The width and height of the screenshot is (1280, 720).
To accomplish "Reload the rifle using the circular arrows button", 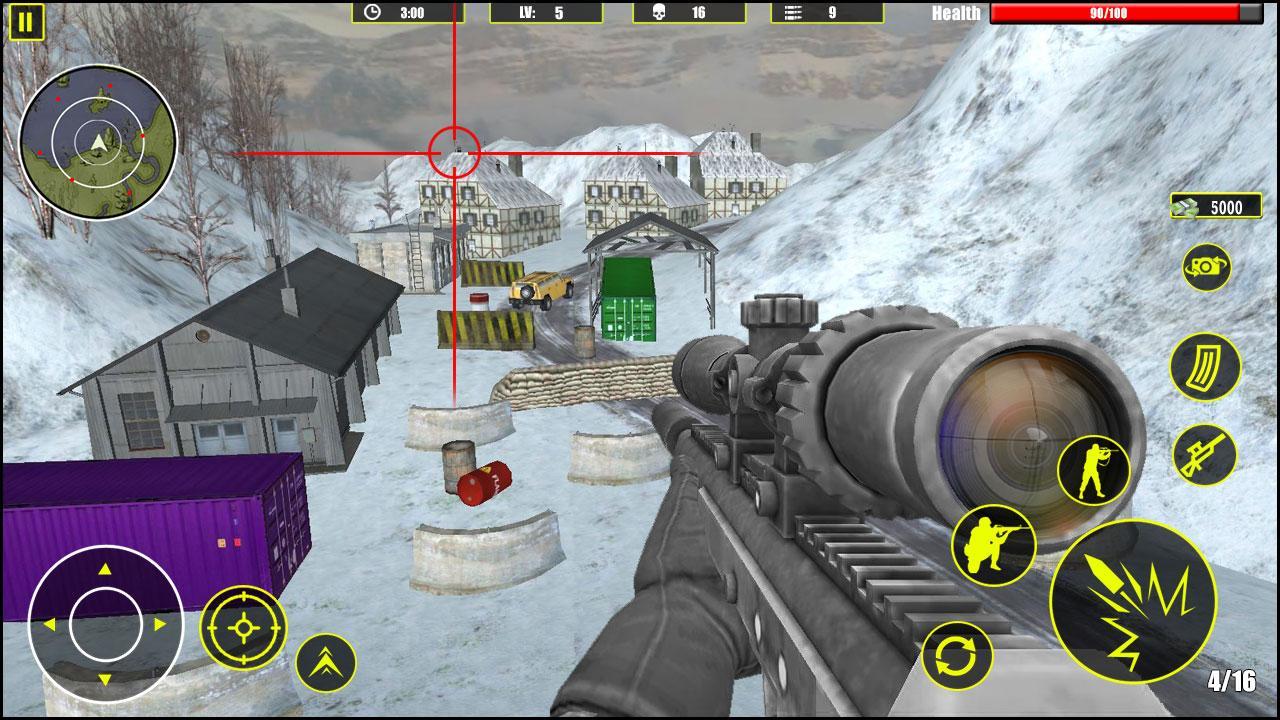I will coord(957,656).
